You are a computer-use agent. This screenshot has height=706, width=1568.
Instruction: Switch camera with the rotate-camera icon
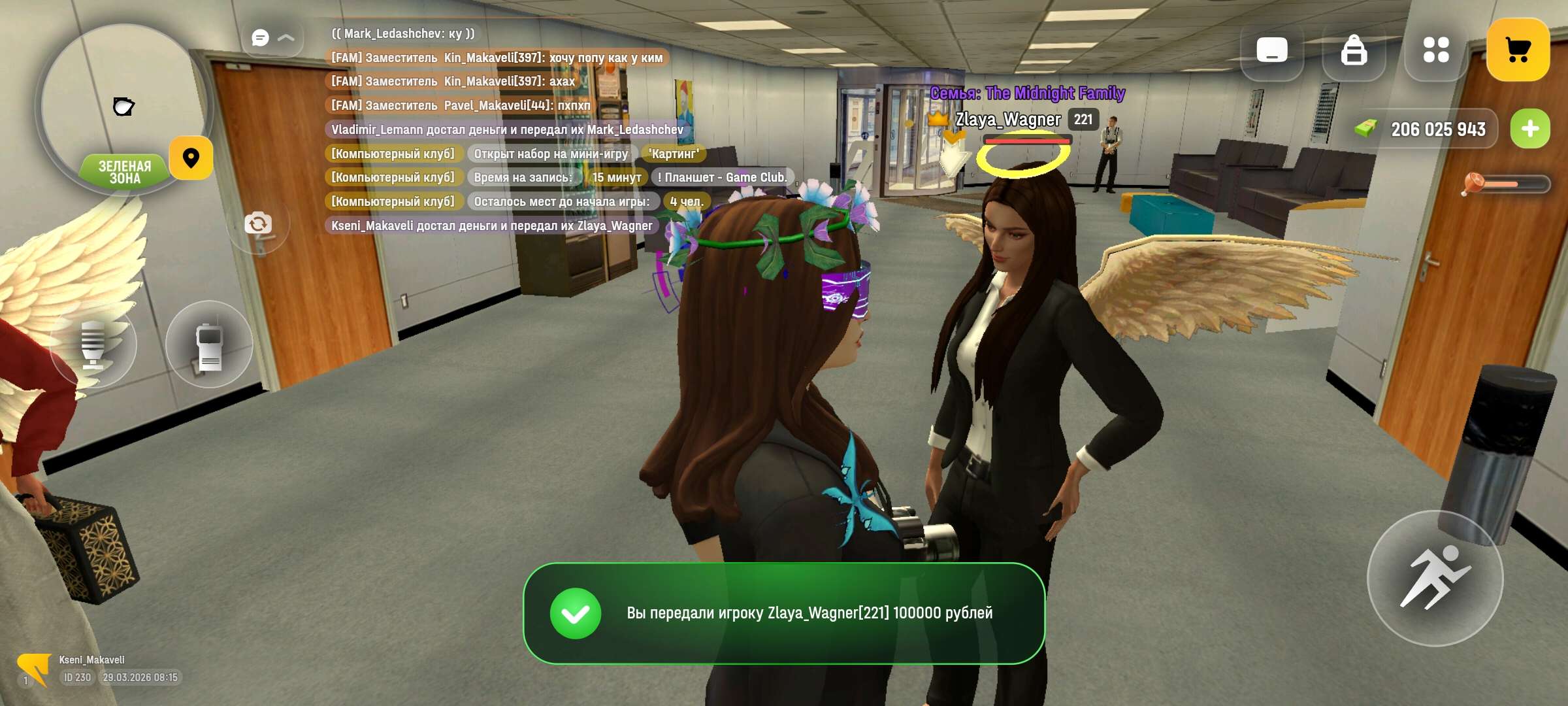[x=258, y=224]
